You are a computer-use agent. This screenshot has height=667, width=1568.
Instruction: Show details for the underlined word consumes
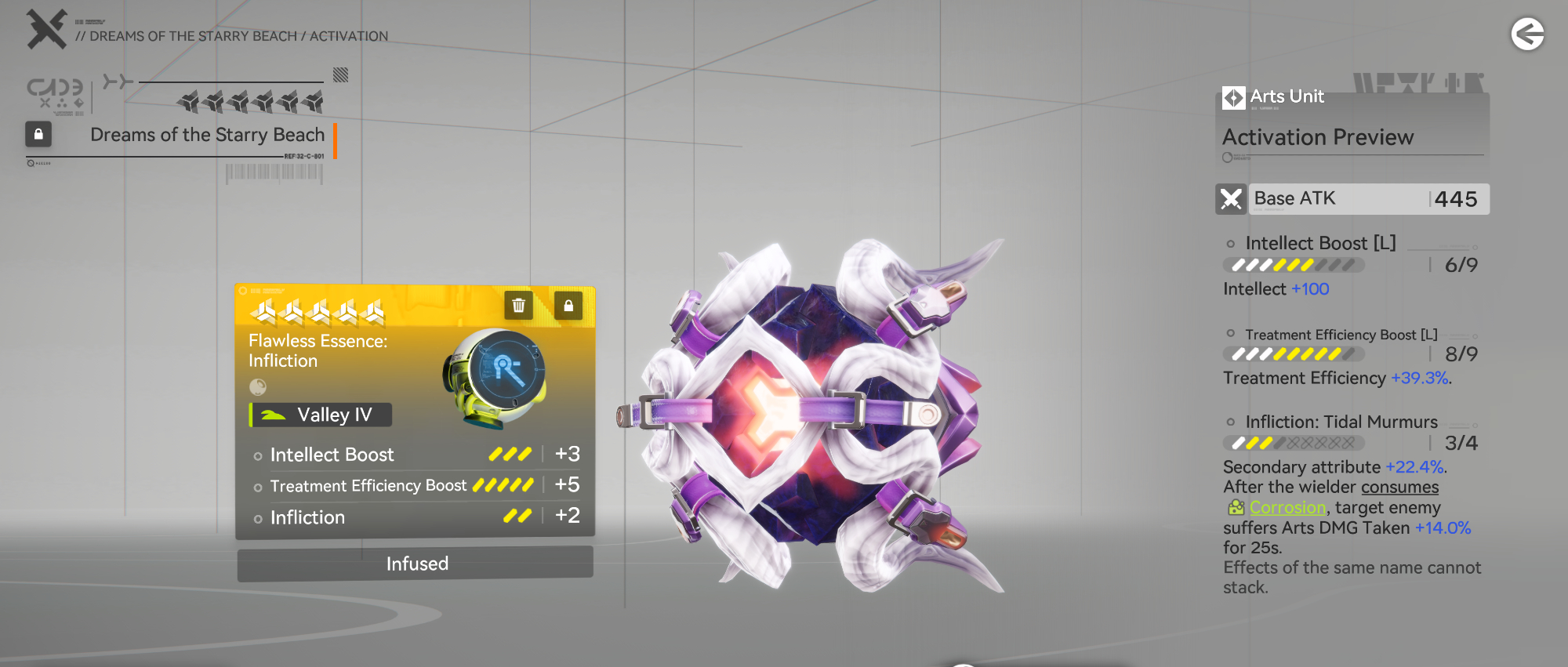(1399, 488)
